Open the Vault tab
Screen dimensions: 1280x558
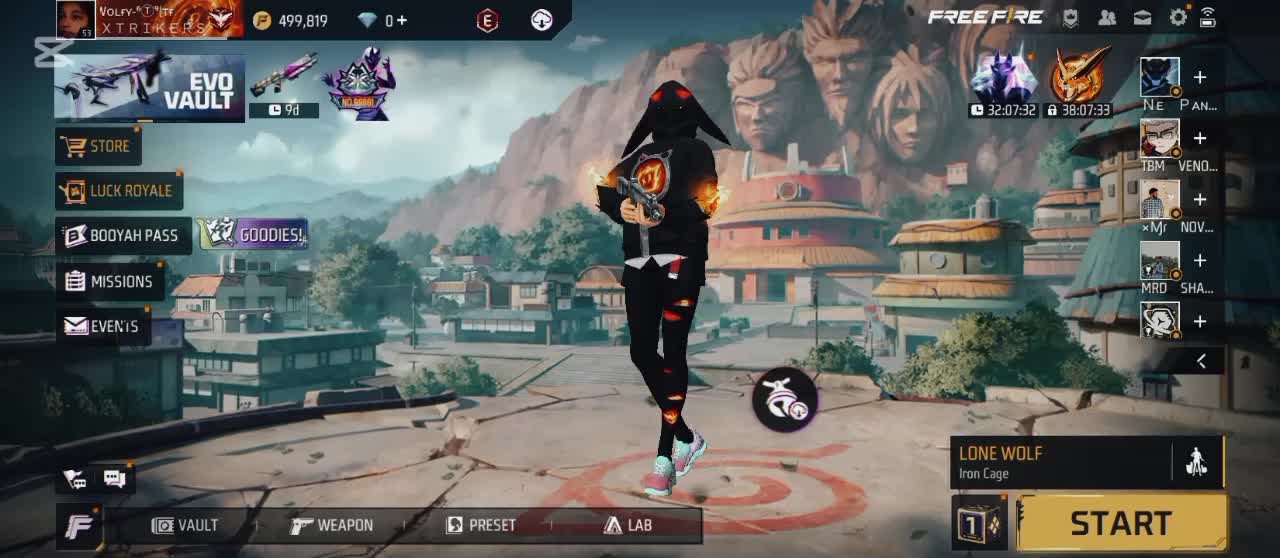point(186,525)
